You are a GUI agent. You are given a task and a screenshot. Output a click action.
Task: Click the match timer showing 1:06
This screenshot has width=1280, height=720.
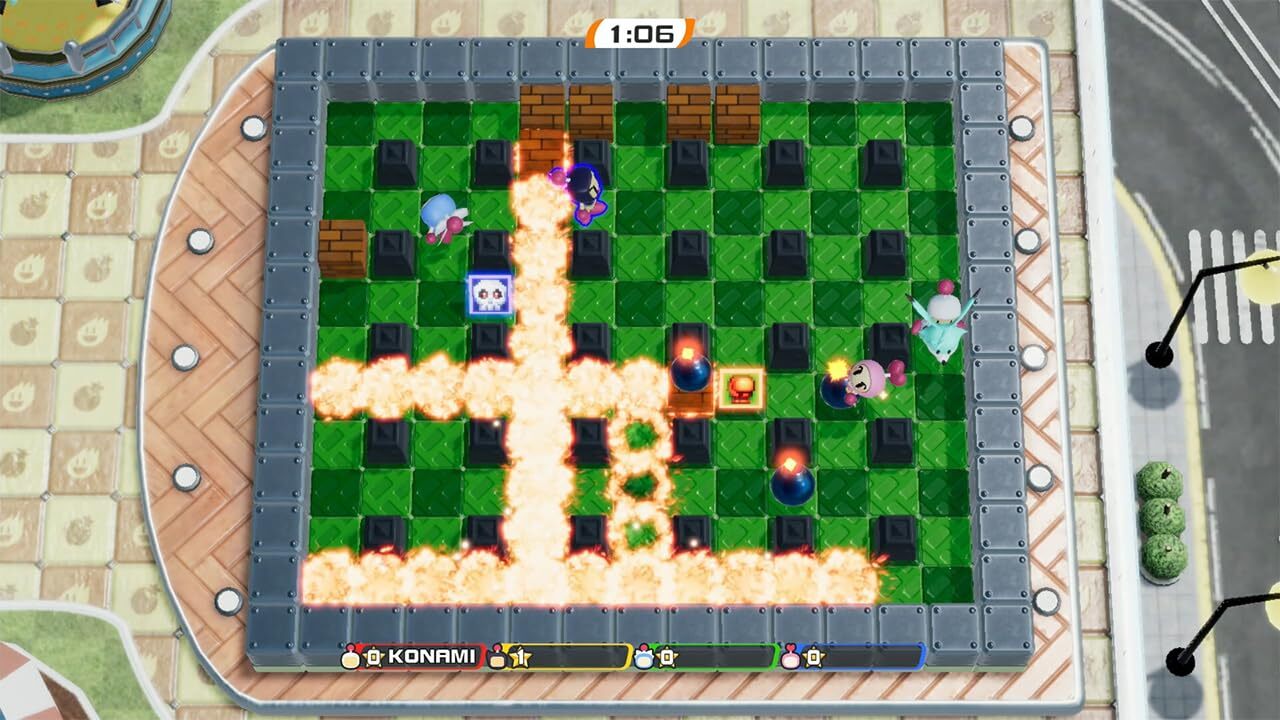[638, 30]
